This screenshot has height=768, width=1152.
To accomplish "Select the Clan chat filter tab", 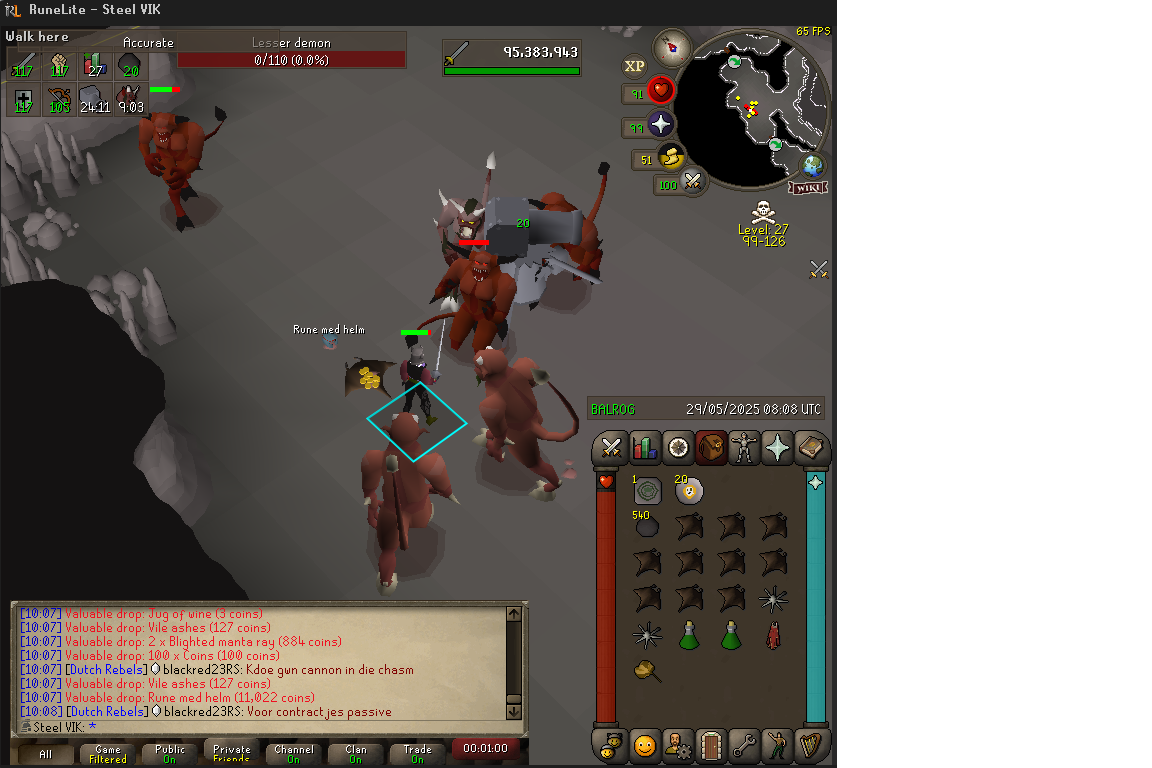I will (355, 753).
